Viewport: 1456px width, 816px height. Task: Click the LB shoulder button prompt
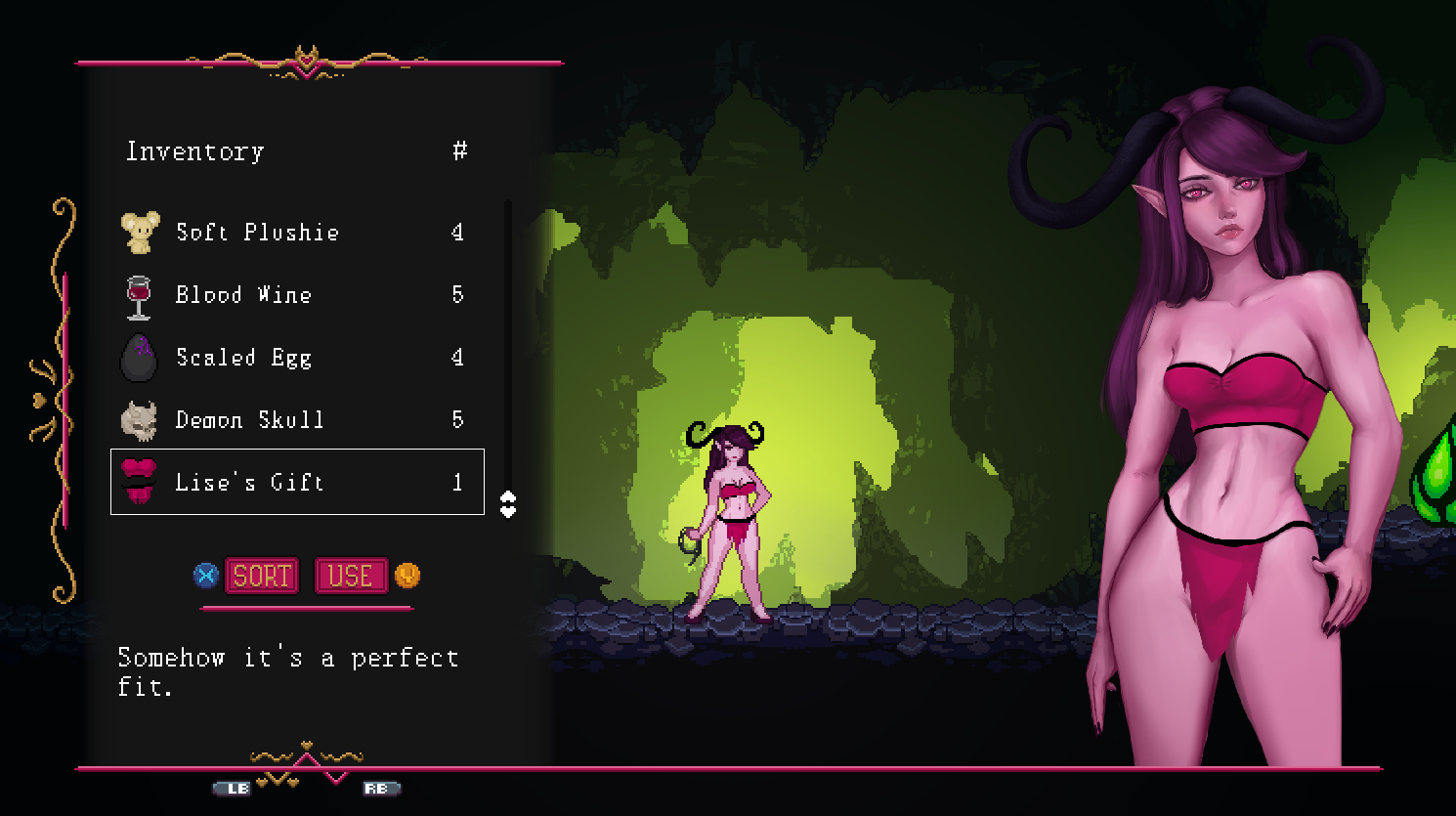(234, 788)
